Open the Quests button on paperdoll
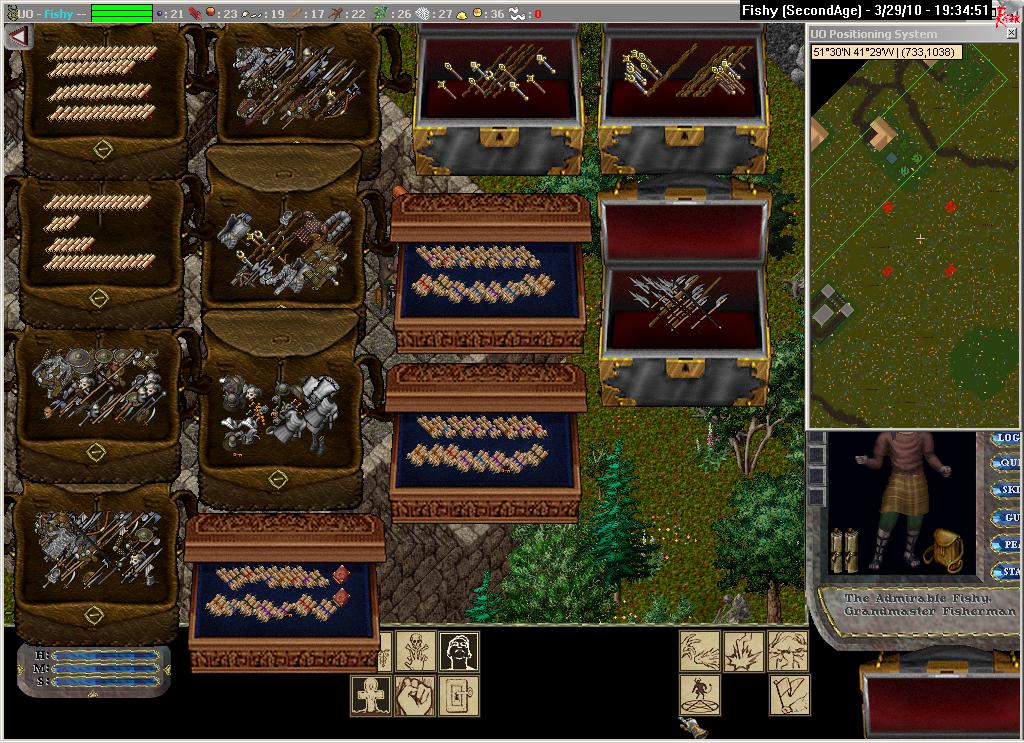Viewport: 1024px width, 743px height. pos(1006,464)
